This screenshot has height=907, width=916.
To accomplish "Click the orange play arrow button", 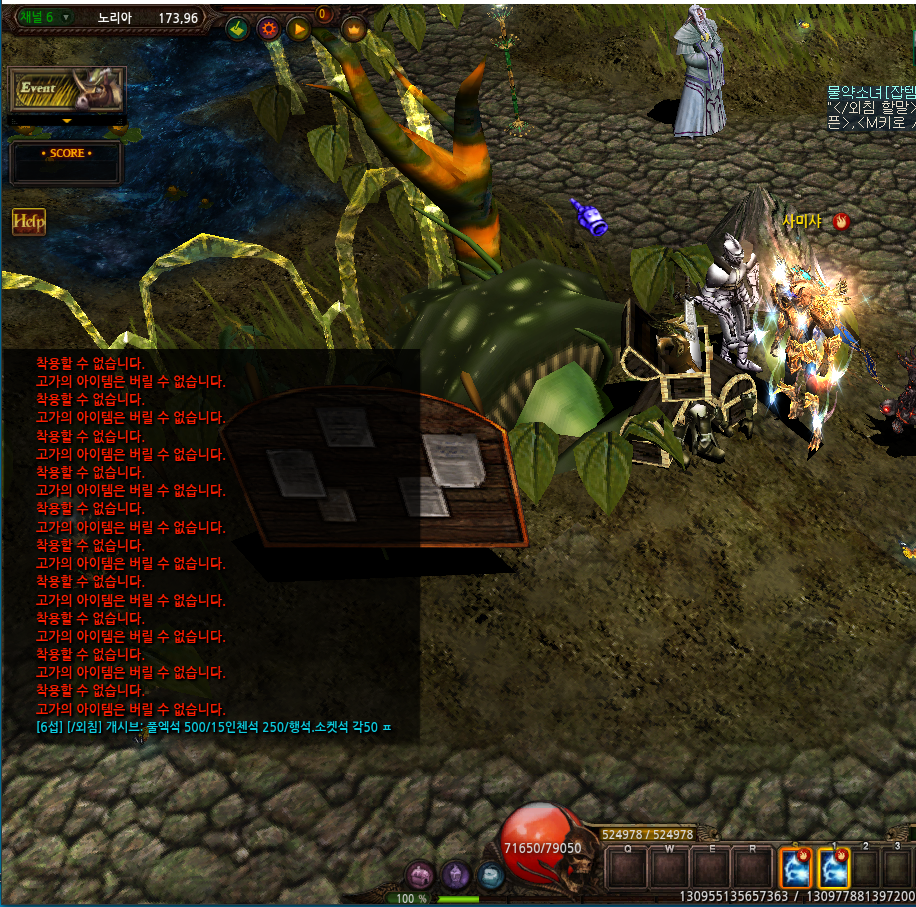I will click(x=299, y=29).
